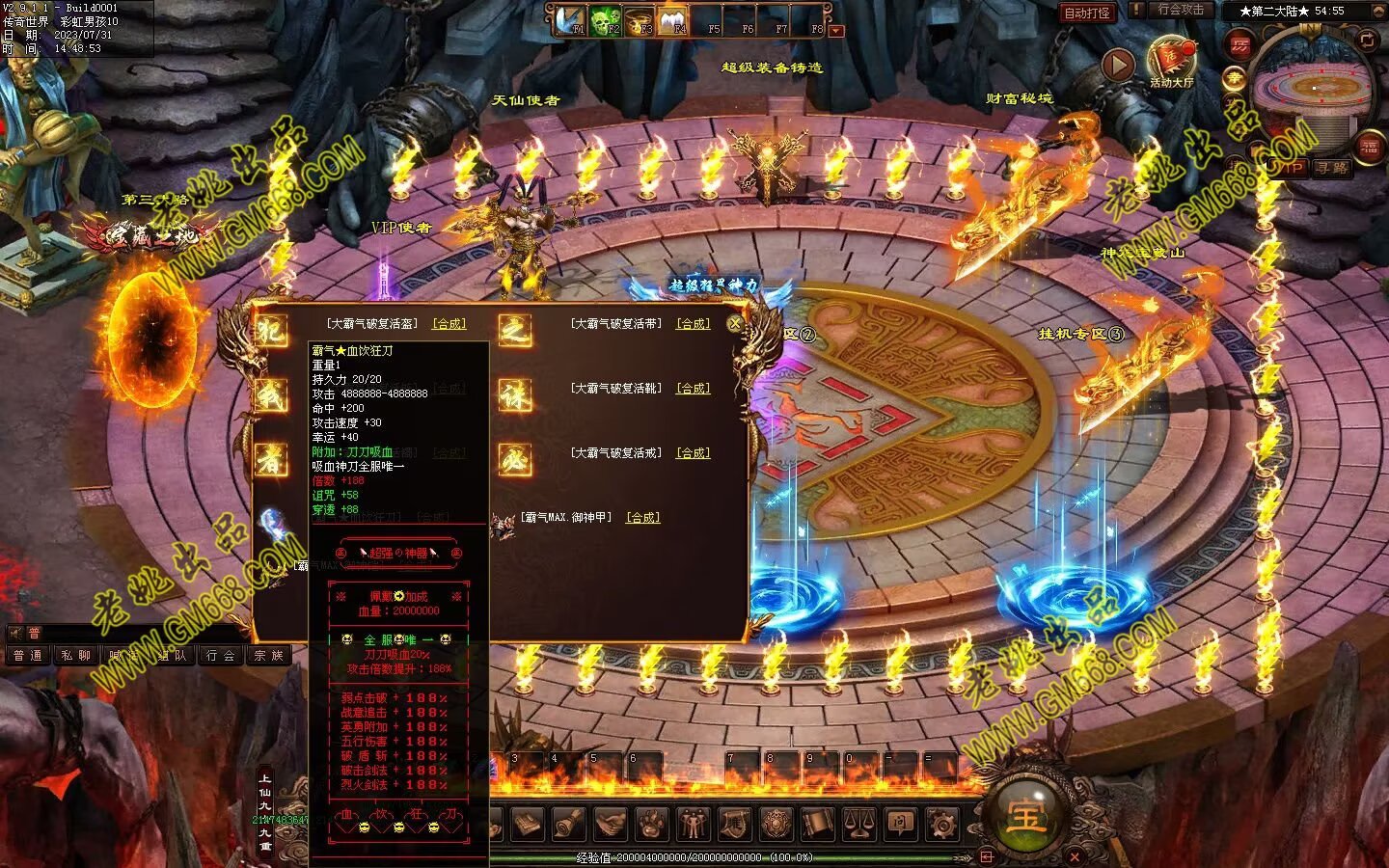1389x868 pixels.
Task: Select the 行会 guild chat tab
Action: 220,656
